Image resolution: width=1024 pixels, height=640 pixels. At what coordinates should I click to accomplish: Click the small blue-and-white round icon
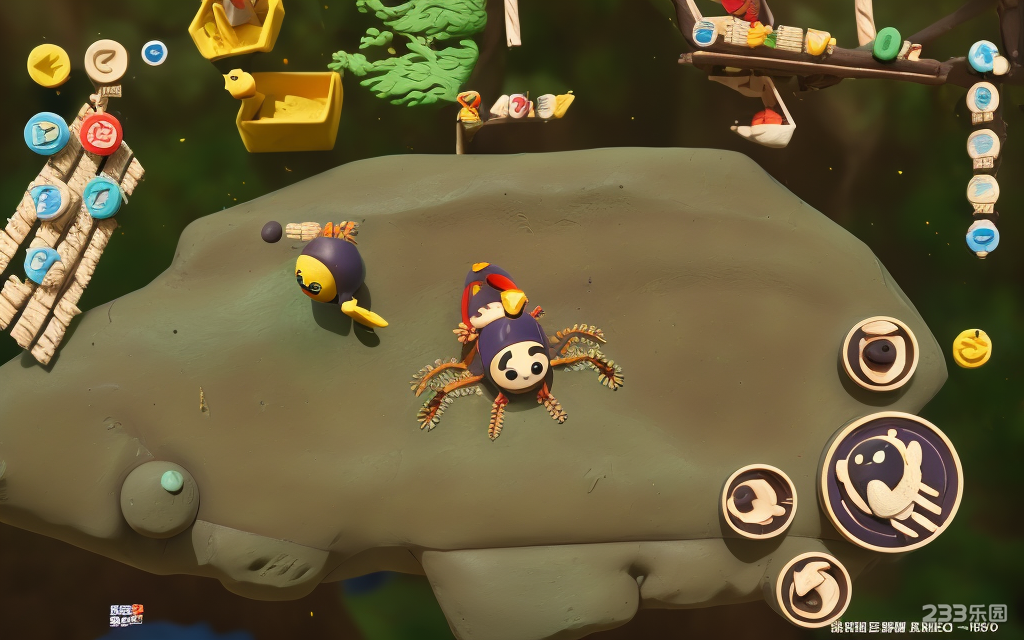click(154, 53)
